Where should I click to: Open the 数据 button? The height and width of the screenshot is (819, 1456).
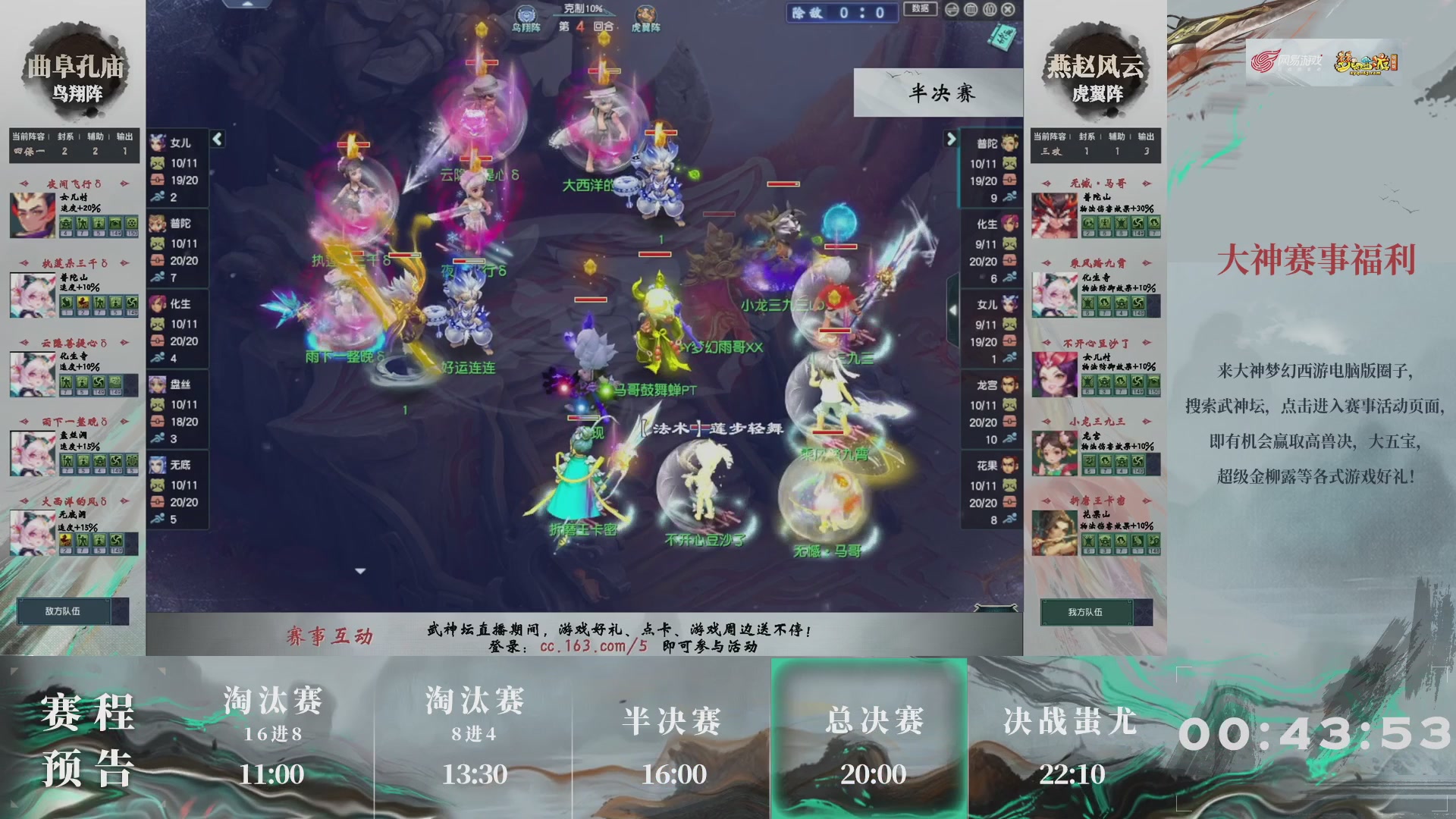[919, 10]
